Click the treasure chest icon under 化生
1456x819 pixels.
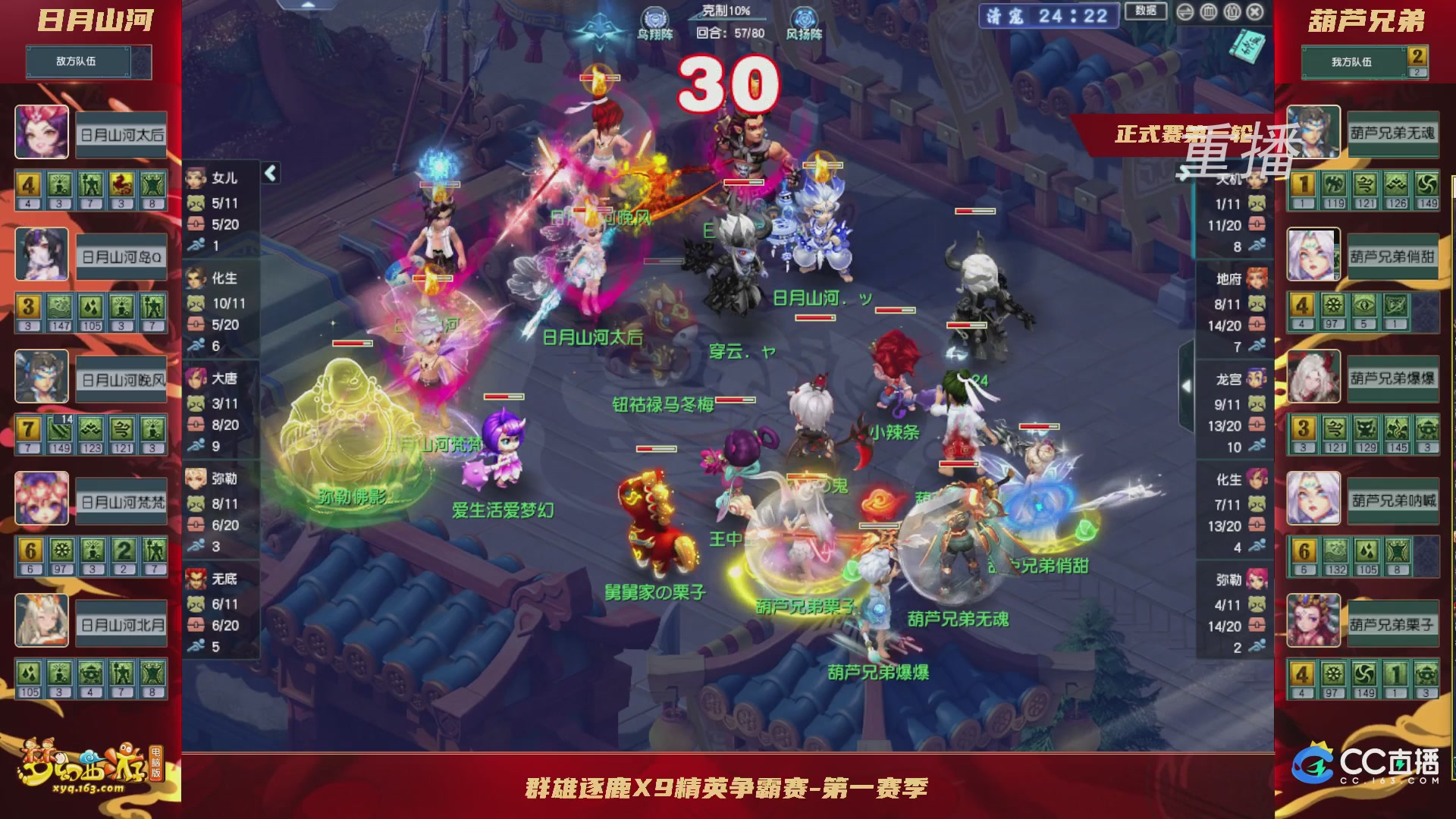[195, 325]
